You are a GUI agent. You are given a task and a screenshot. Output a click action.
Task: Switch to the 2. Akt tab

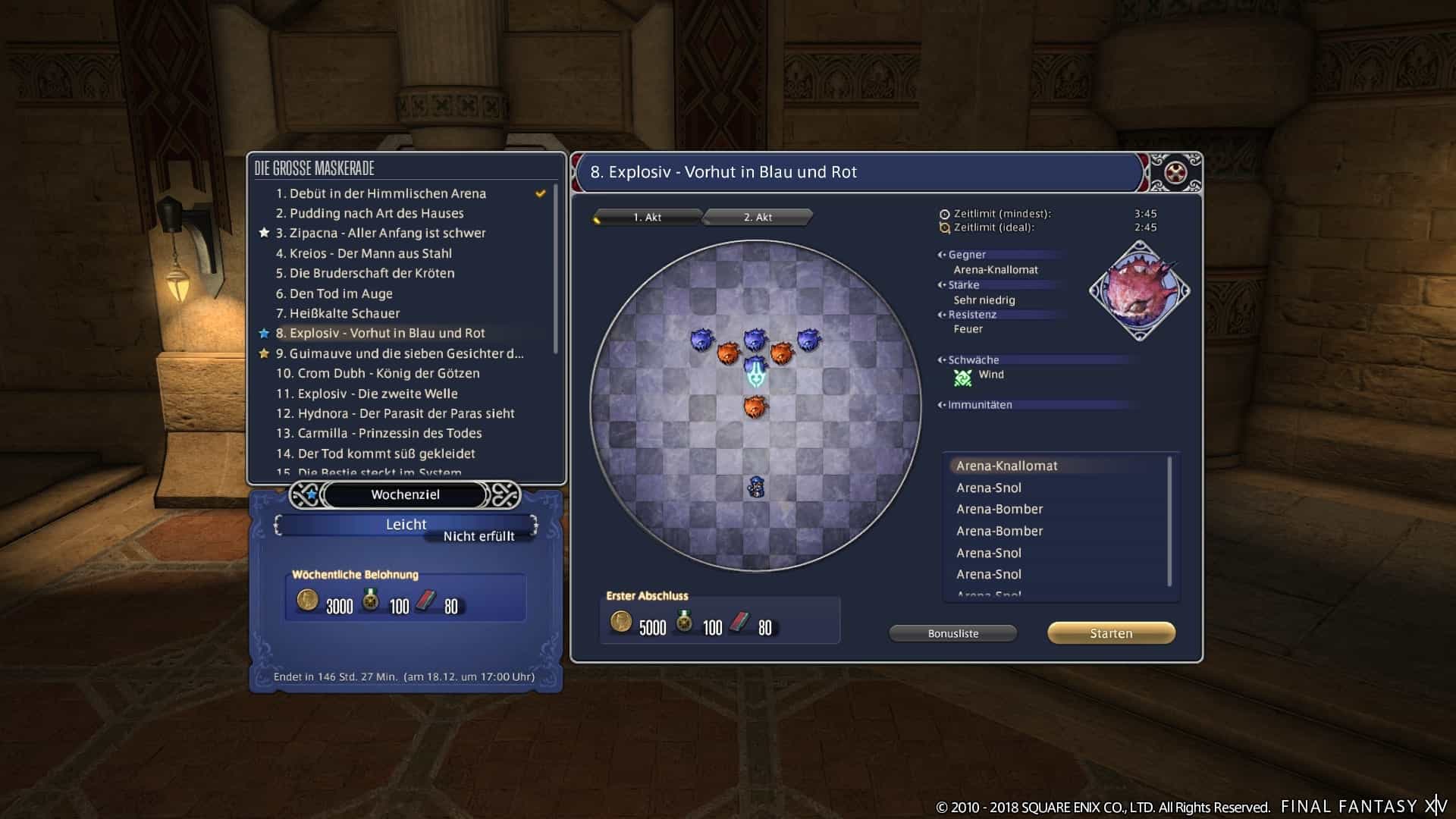click(758, 218)
